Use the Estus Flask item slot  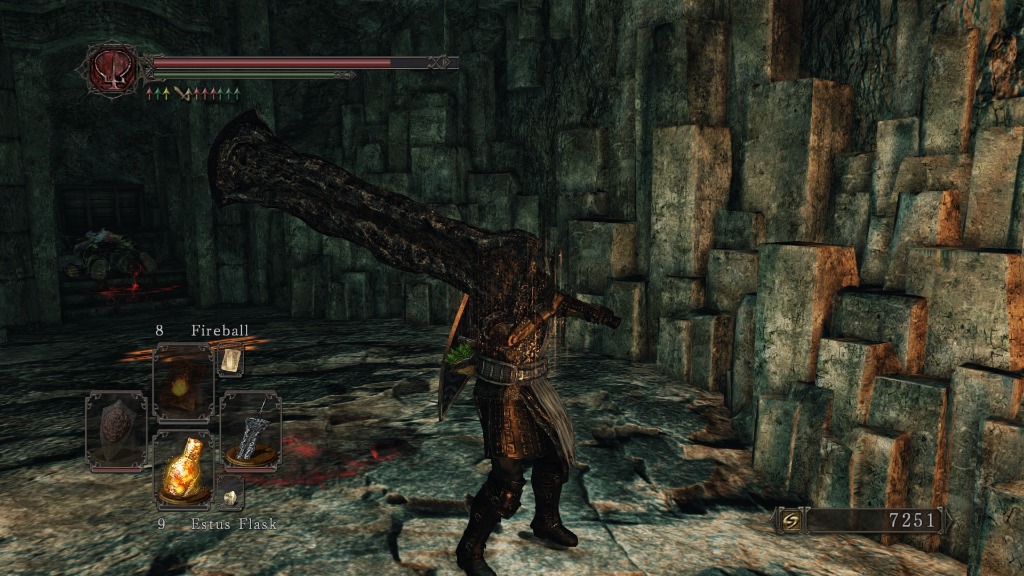pos(183,469)
